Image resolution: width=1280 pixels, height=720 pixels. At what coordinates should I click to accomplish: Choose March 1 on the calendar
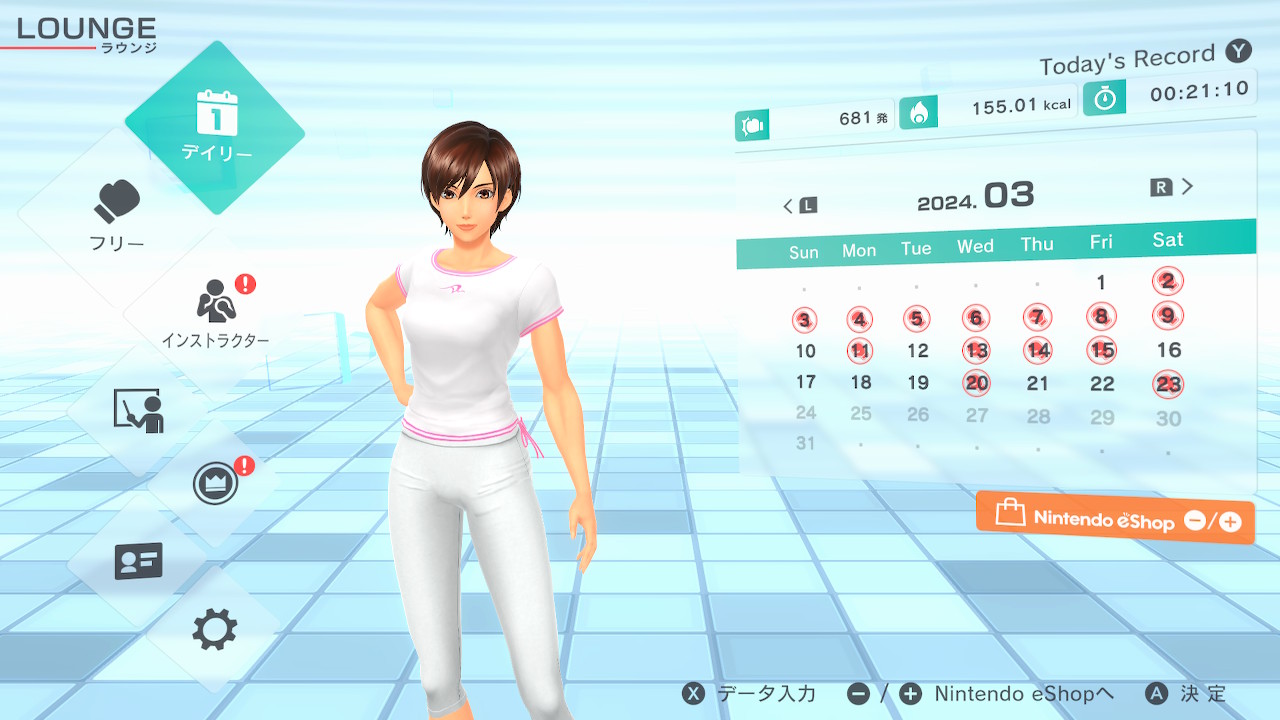click(x=1101, y=283)
